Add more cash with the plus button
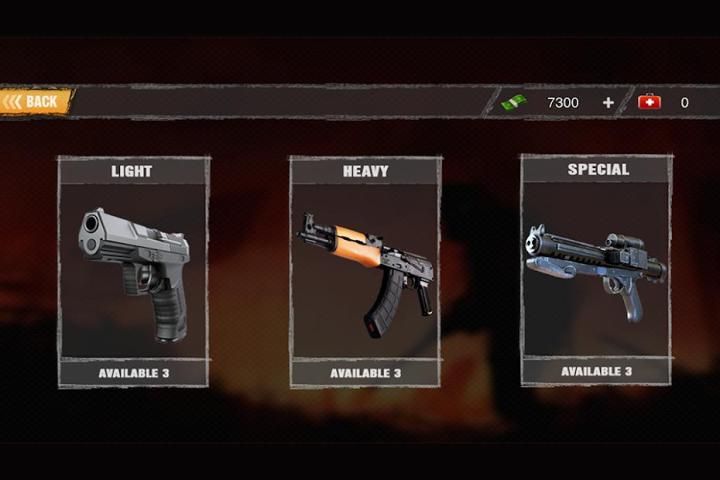 [x=608, y=102]
